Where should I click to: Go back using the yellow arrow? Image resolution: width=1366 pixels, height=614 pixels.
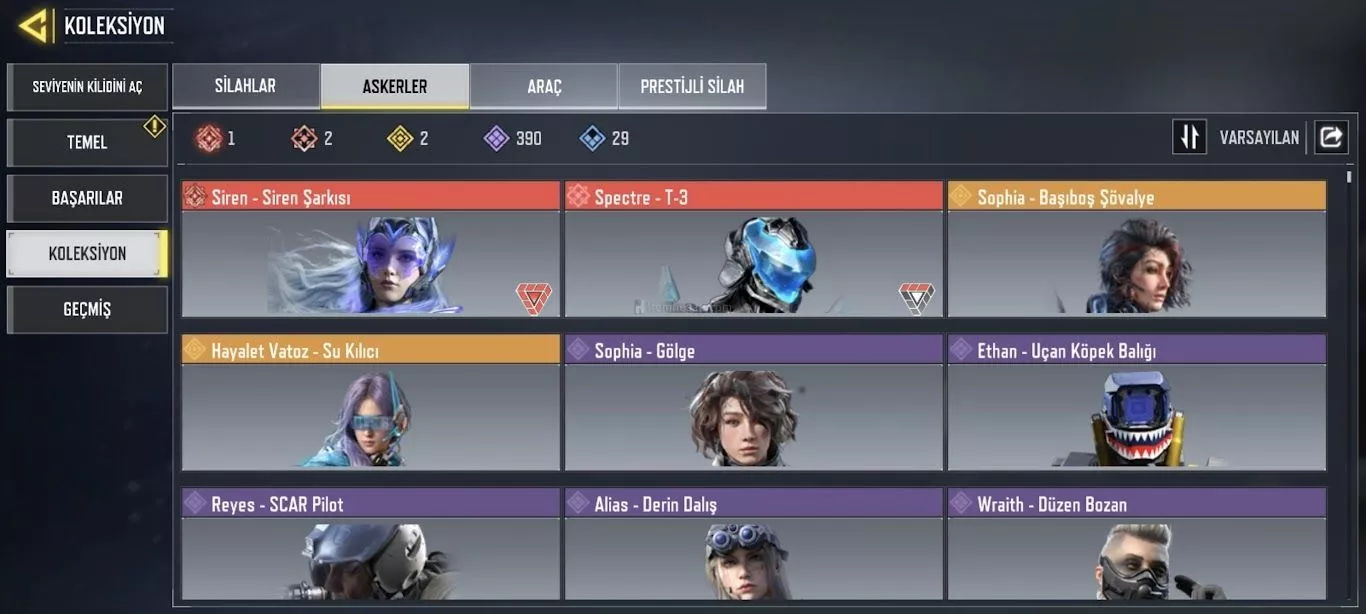(x=34, y=26)
